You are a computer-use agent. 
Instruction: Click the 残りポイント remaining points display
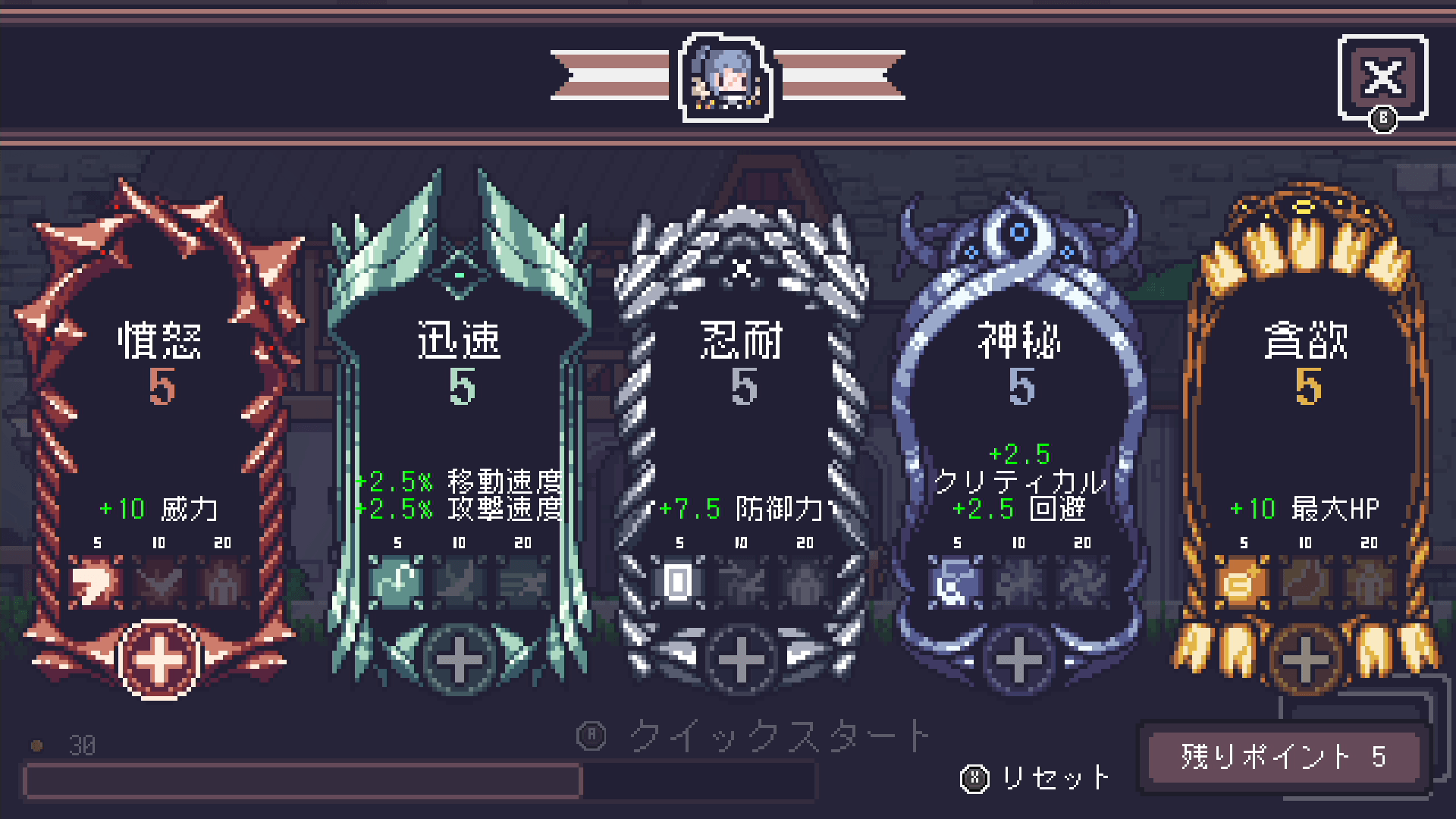(1285, 758)
